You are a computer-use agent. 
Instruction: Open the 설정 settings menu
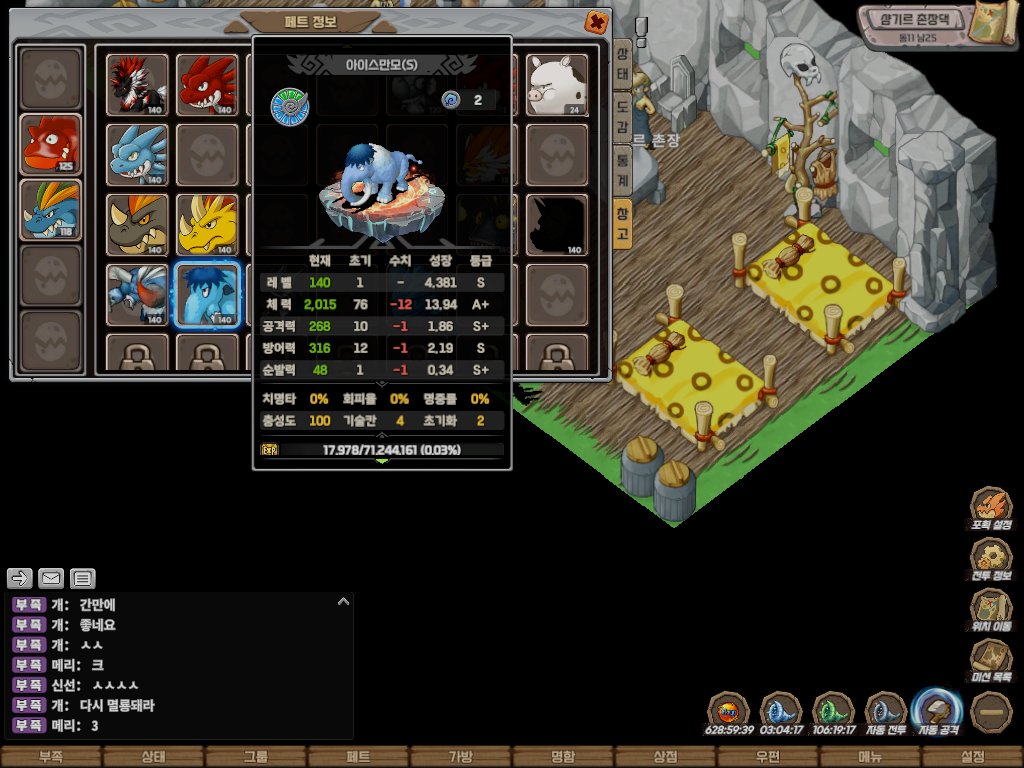pos(972,757)
